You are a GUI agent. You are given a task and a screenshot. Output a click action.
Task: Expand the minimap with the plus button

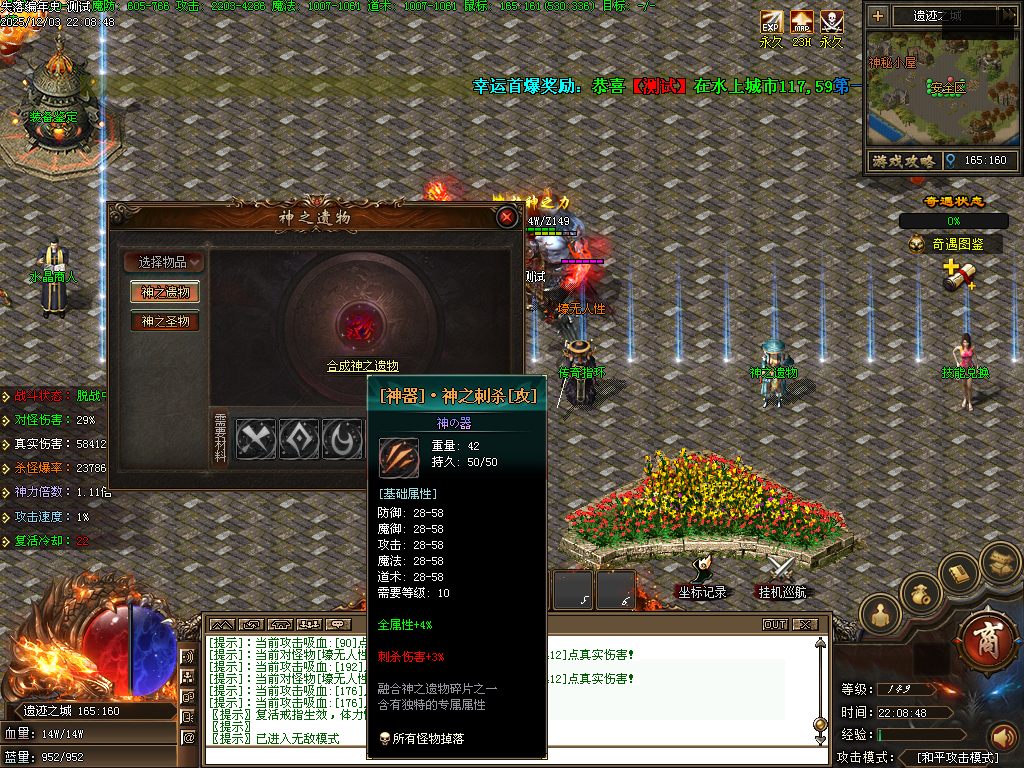click(878, 16)
